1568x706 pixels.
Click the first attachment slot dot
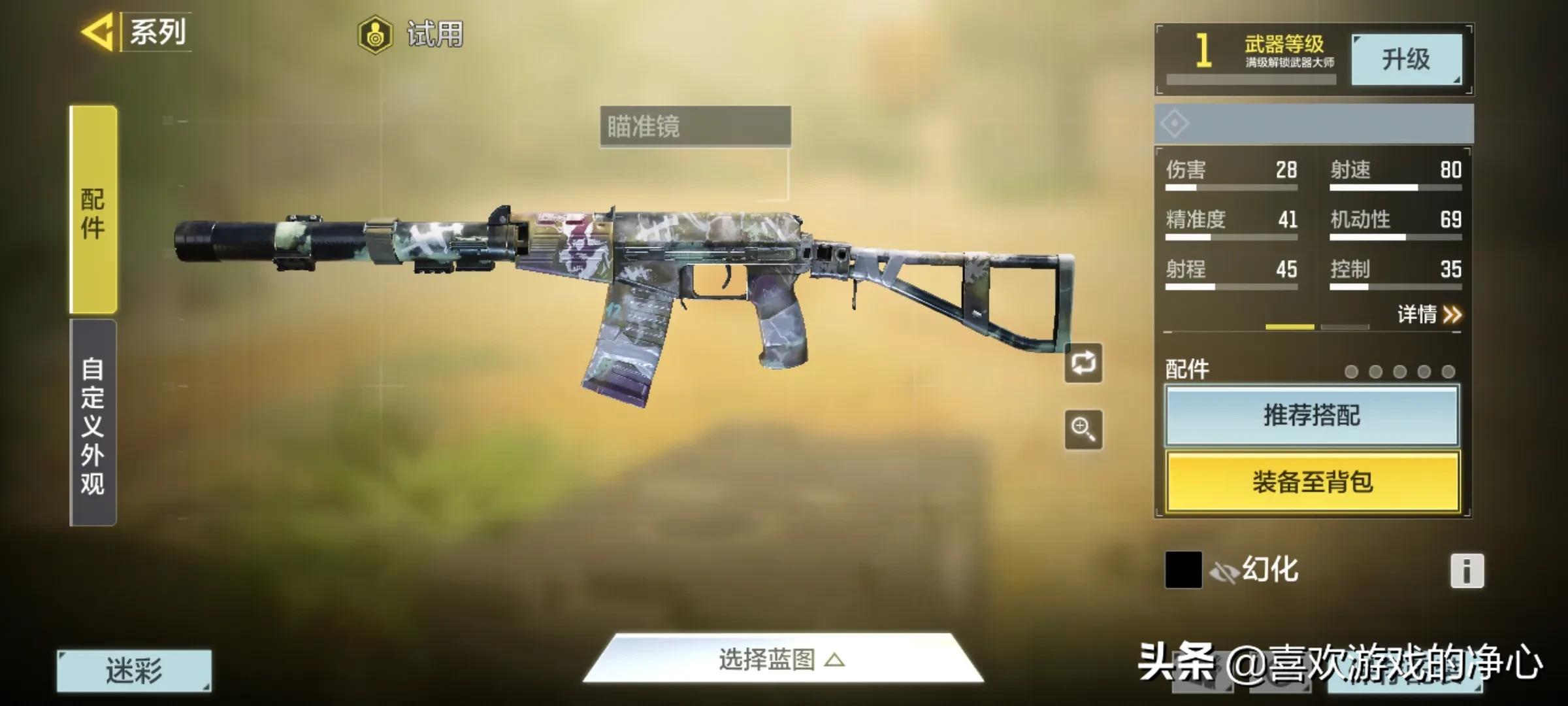(1352, 371)
